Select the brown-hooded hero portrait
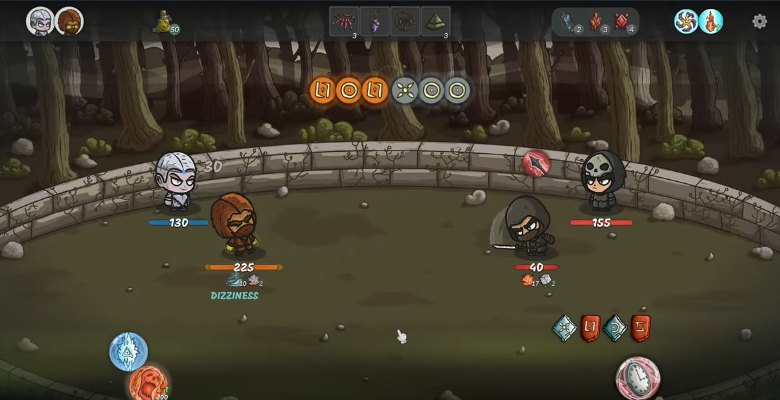The image size is (780, 400). coord(69,21)
